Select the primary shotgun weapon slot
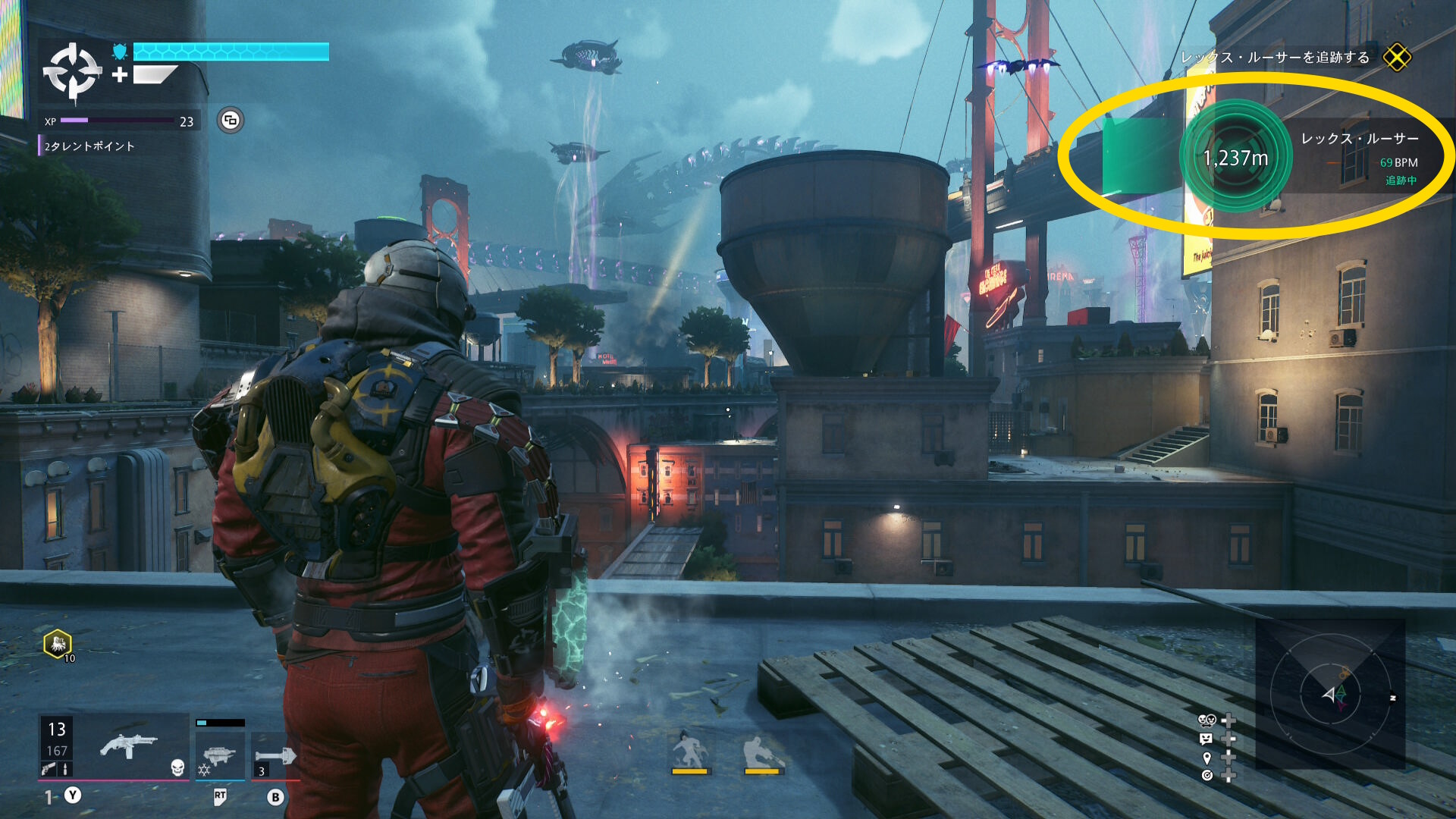1456x819 pixels. point(129,746)
